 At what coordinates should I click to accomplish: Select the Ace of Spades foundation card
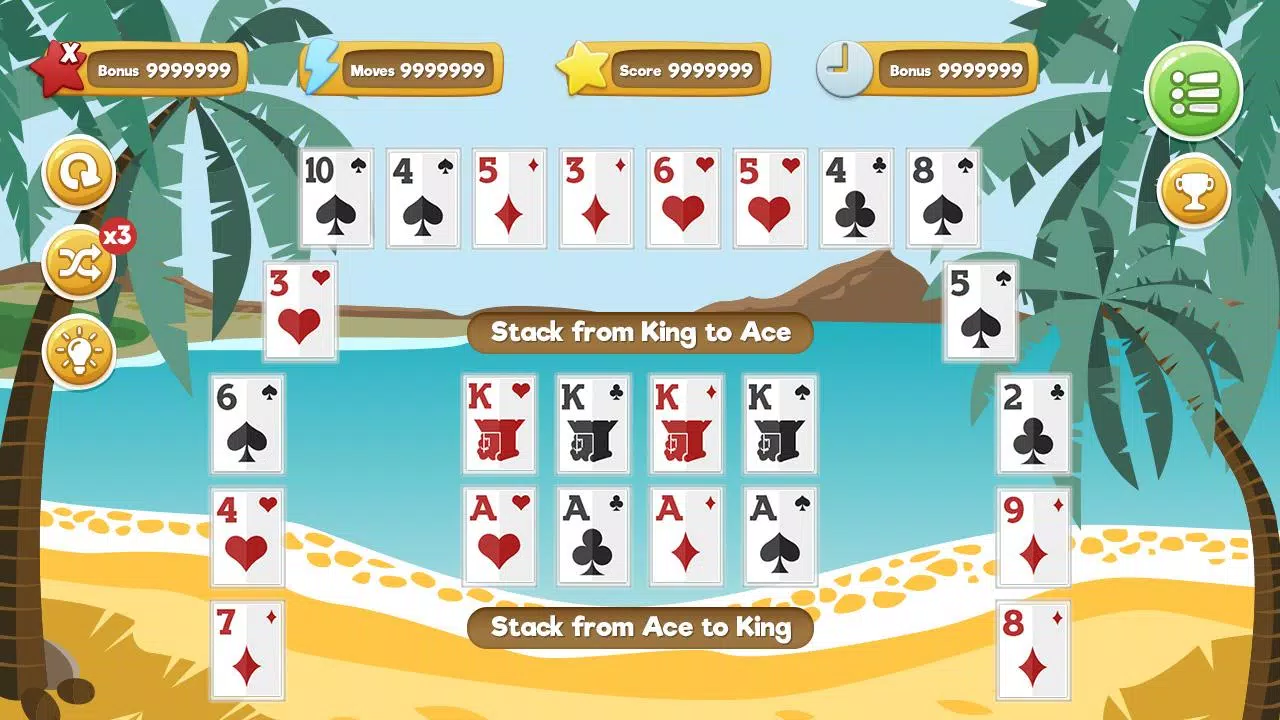tap(778, 534)
